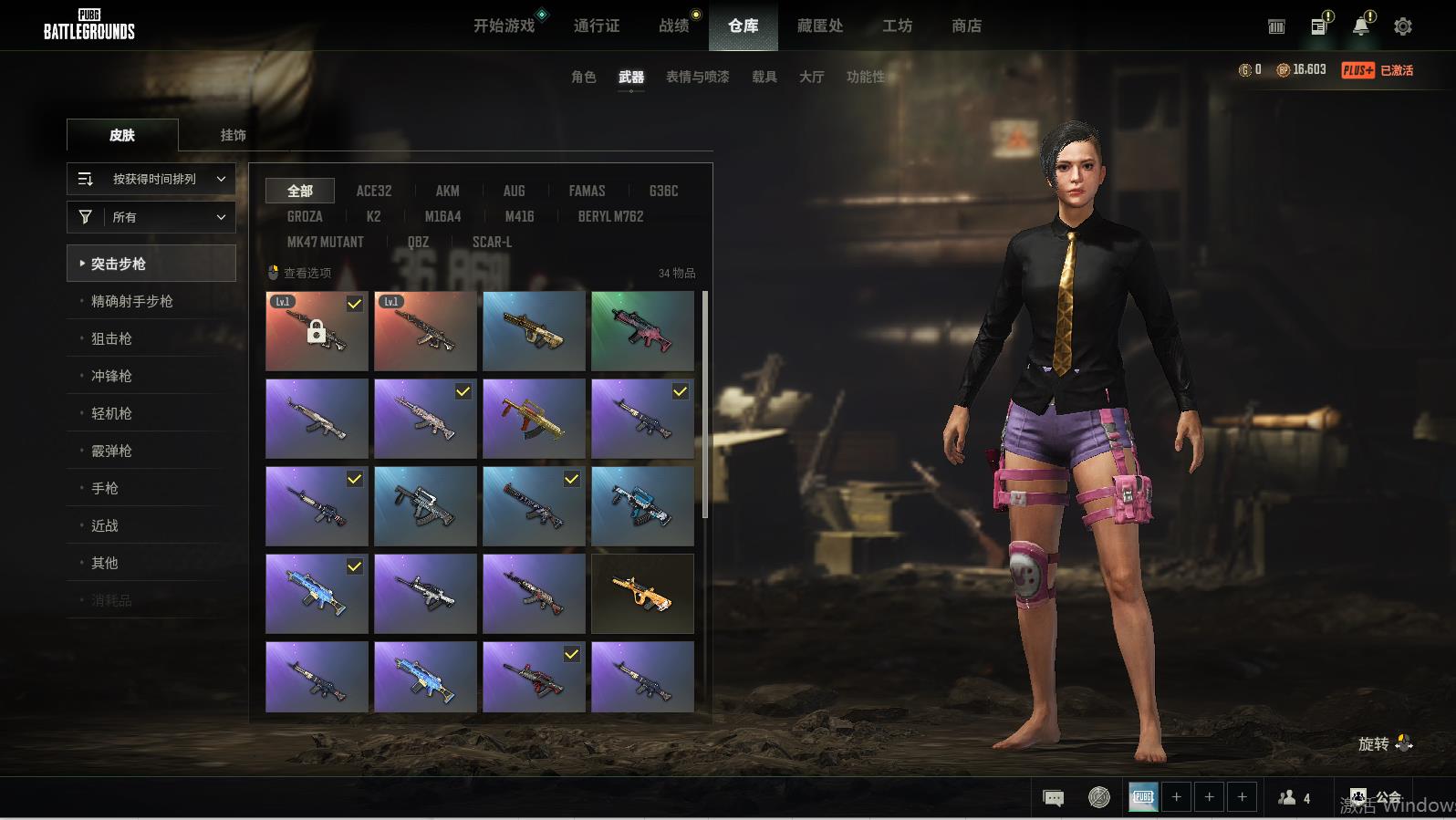Open the 开始游戏 menu
The image size is (1456, 820).
coord(504,26)
